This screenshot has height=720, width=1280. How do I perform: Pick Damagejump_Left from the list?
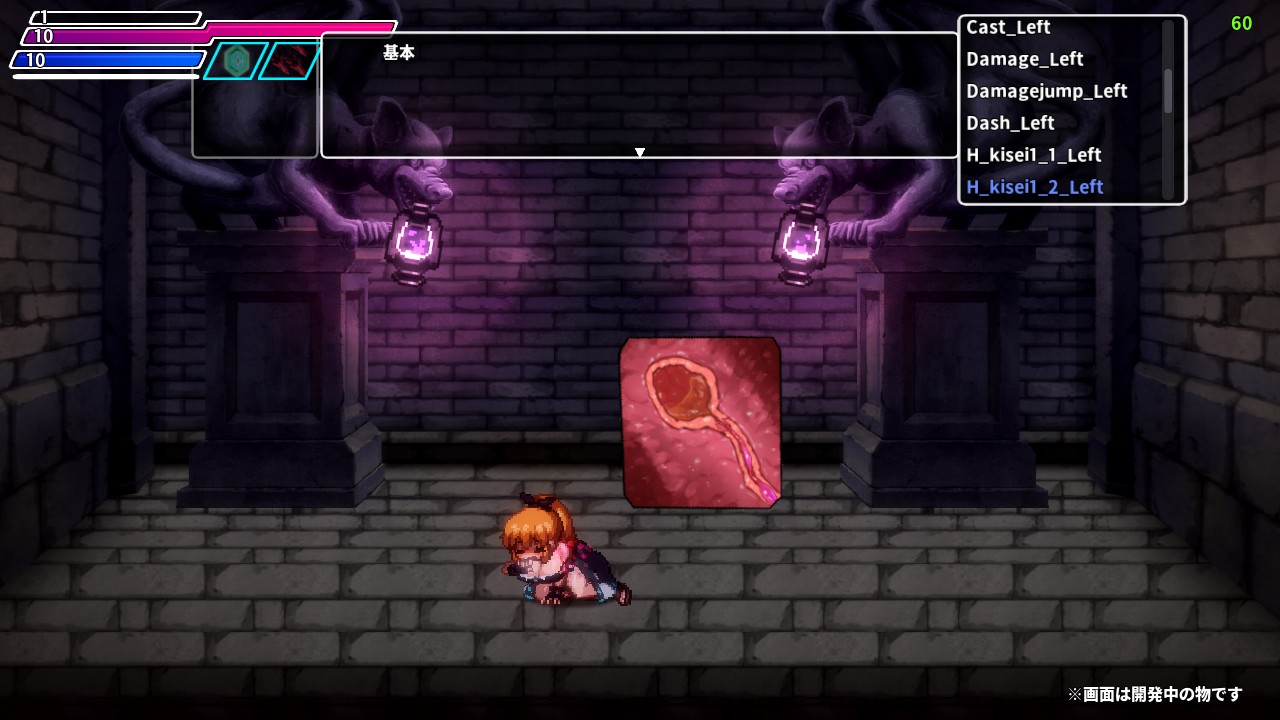(1046, 92)
